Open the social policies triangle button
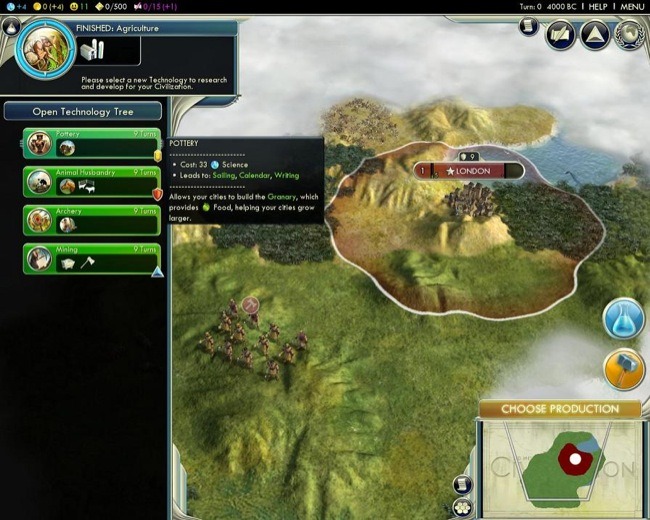Viewport: 650px width, 520px height. coord(595,35)
